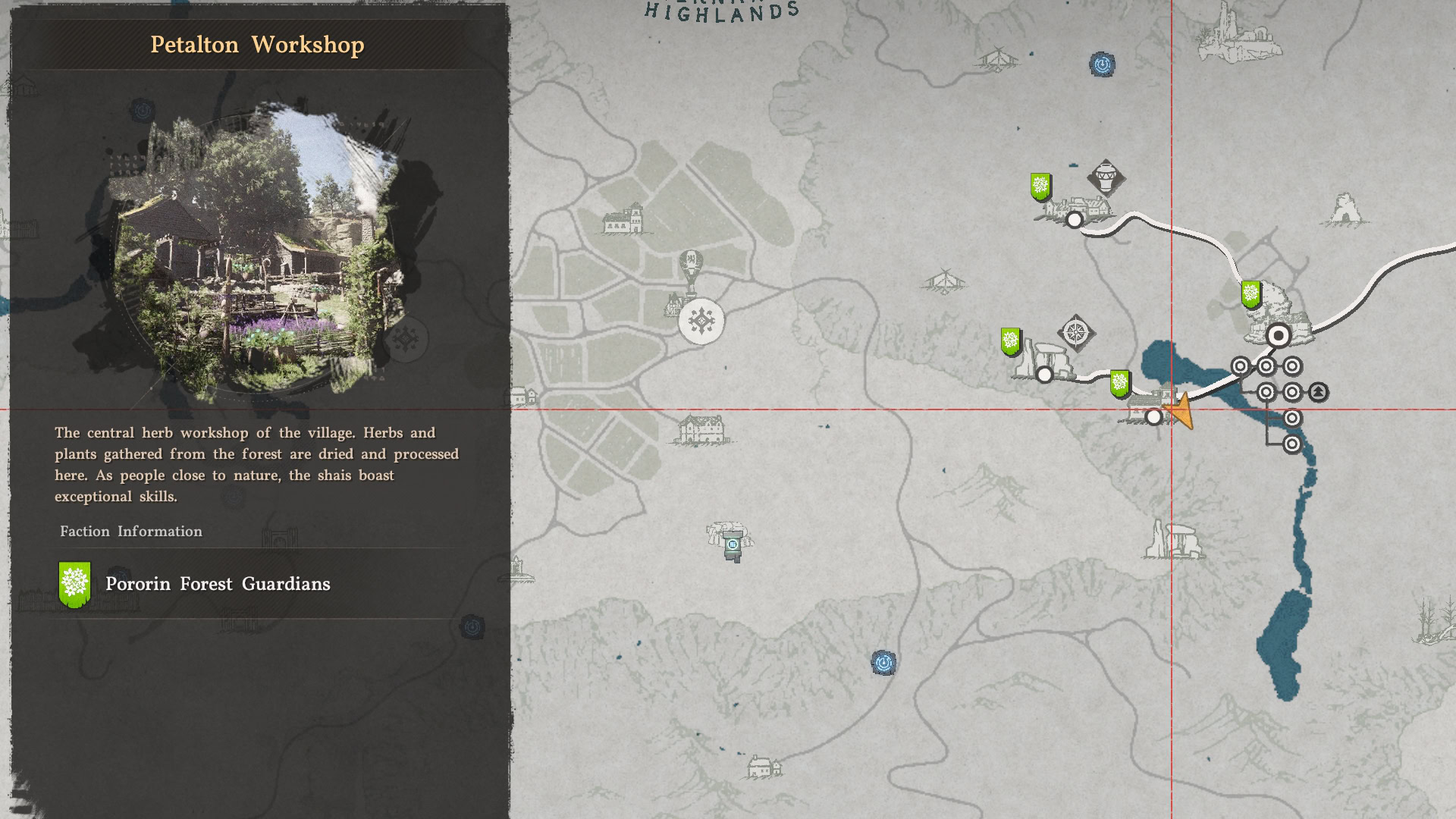This screenshot has height=819, width=1456.
Task: Click the green banner next to Petalton village
Action: 1119,384
